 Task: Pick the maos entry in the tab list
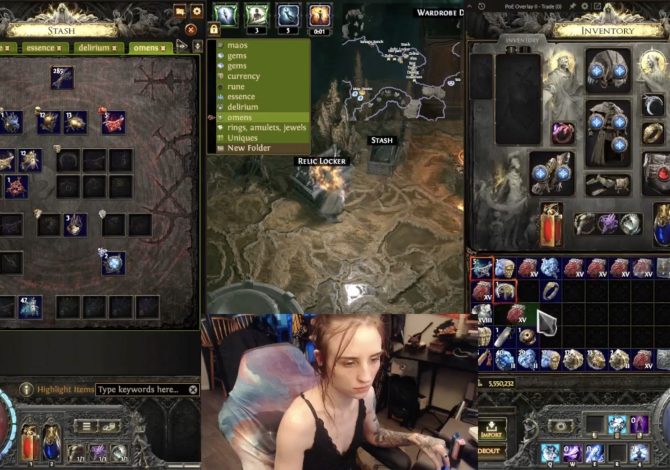pos(237,45)
